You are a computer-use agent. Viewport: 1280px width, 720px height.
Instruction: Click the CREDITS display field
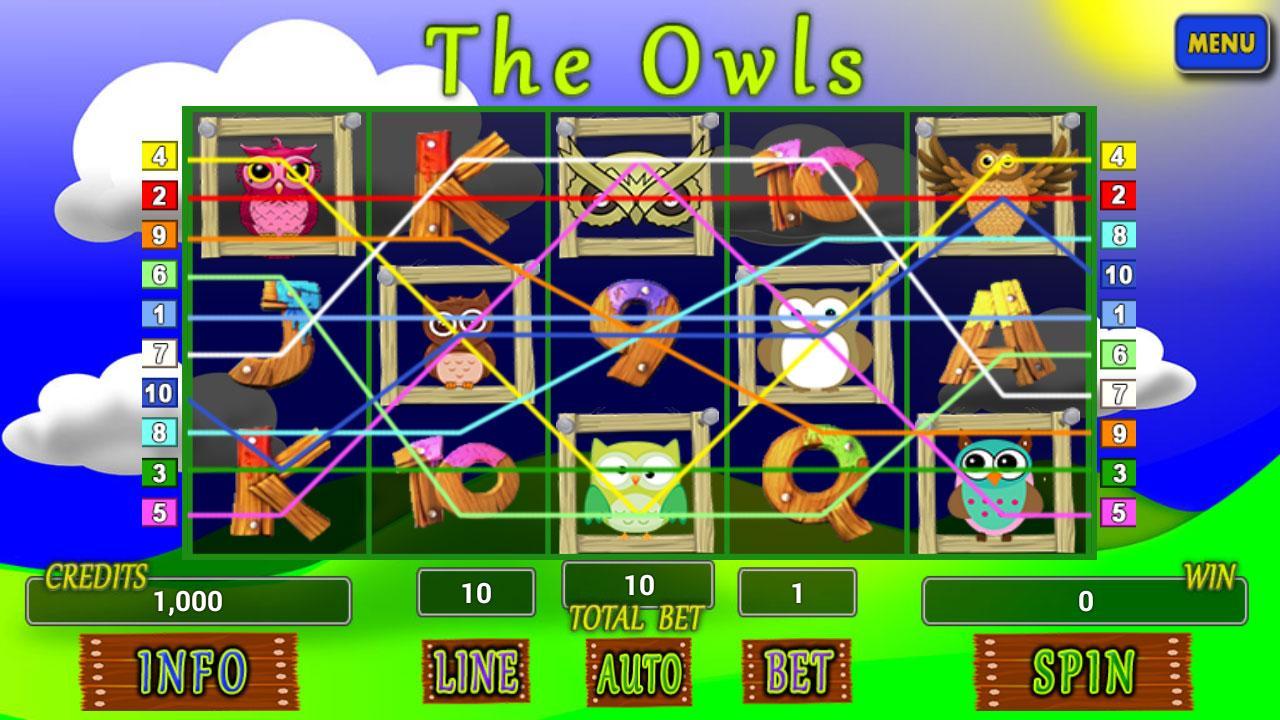point(190,602)
